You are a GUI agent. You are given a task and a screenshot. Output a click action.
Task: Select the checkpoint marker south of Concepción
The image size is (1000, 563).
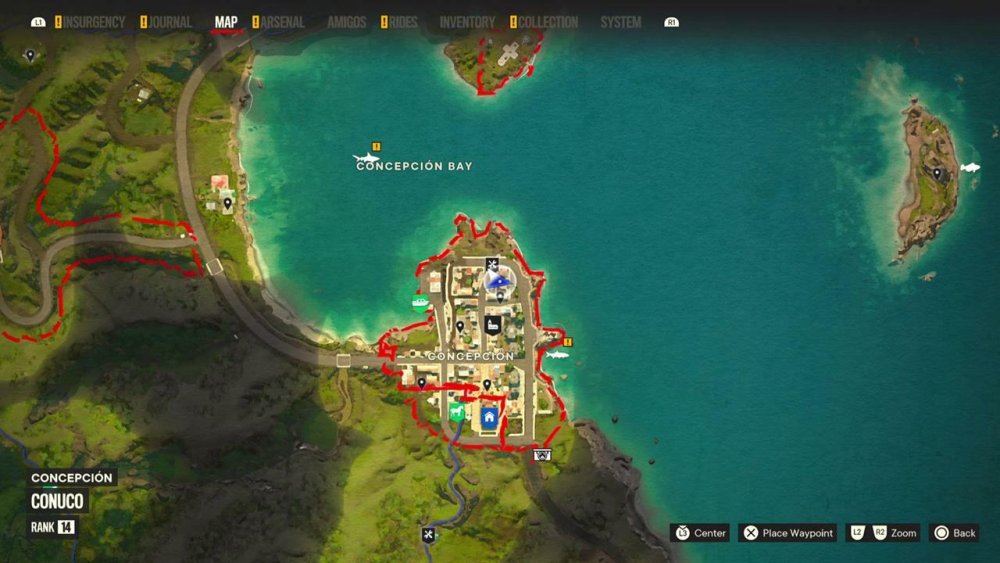coord(542,455)
